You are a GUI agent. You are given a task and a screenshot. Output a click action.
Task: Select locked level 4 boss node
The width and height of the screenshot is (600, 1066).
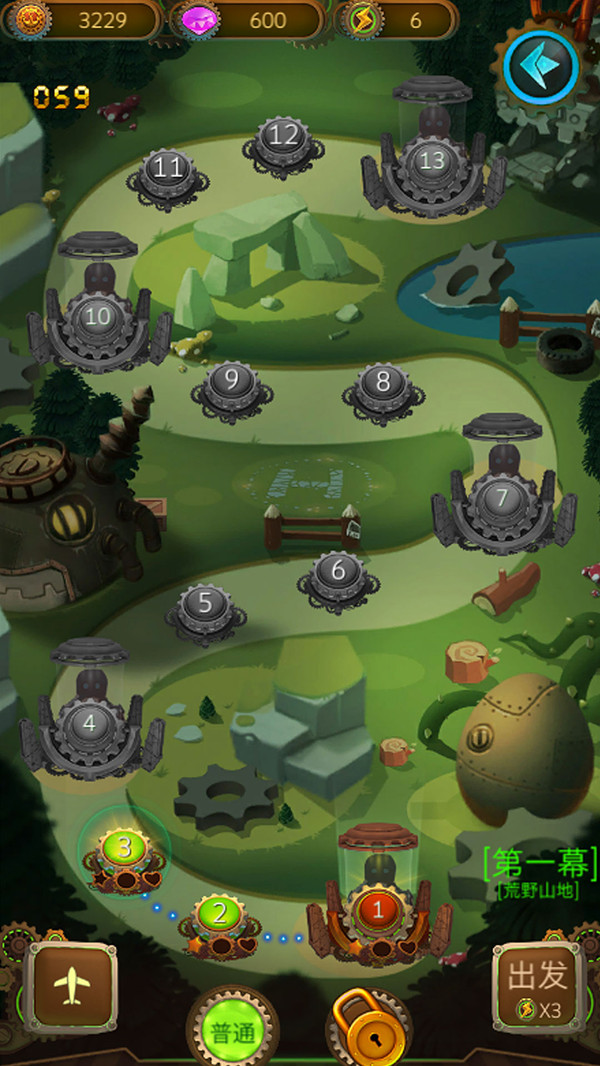[x=90, y=722]
